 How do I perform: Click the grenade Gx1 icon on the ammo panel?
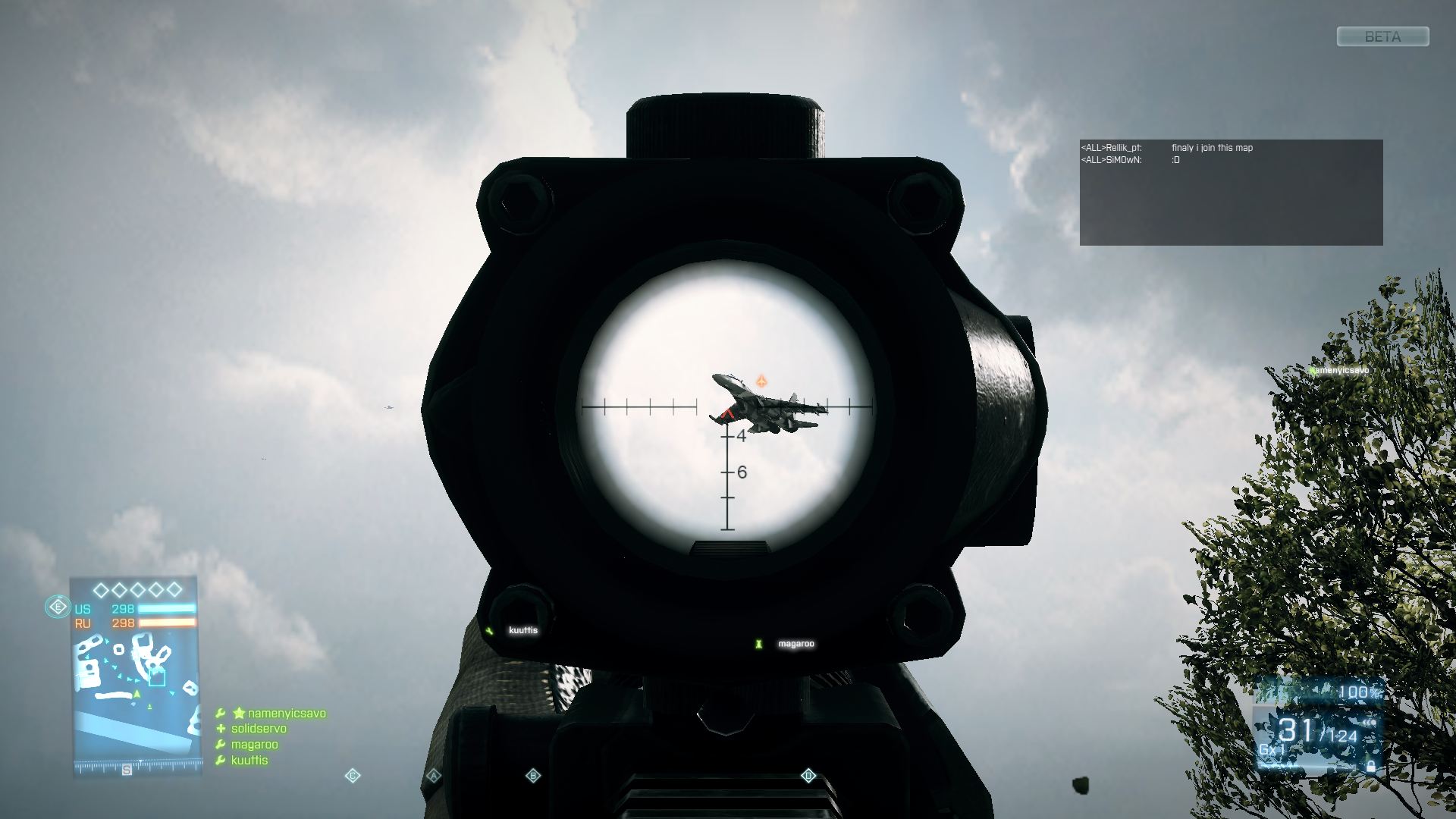[x=1272, y=748]
